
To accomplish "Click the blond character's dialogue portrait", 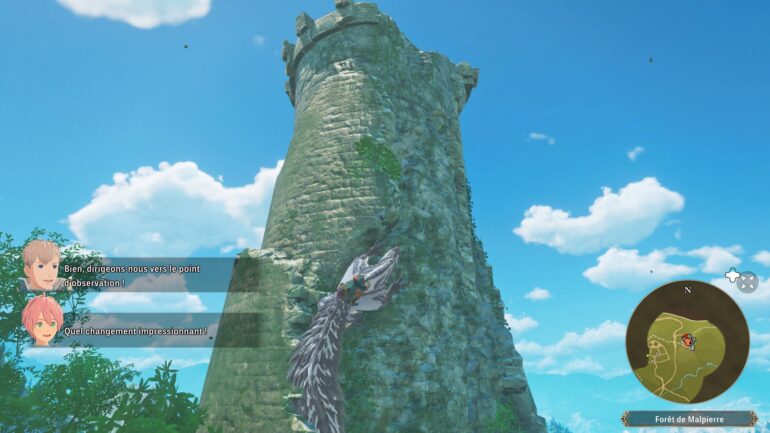I will pyautogui.click(x=42, y=264).
